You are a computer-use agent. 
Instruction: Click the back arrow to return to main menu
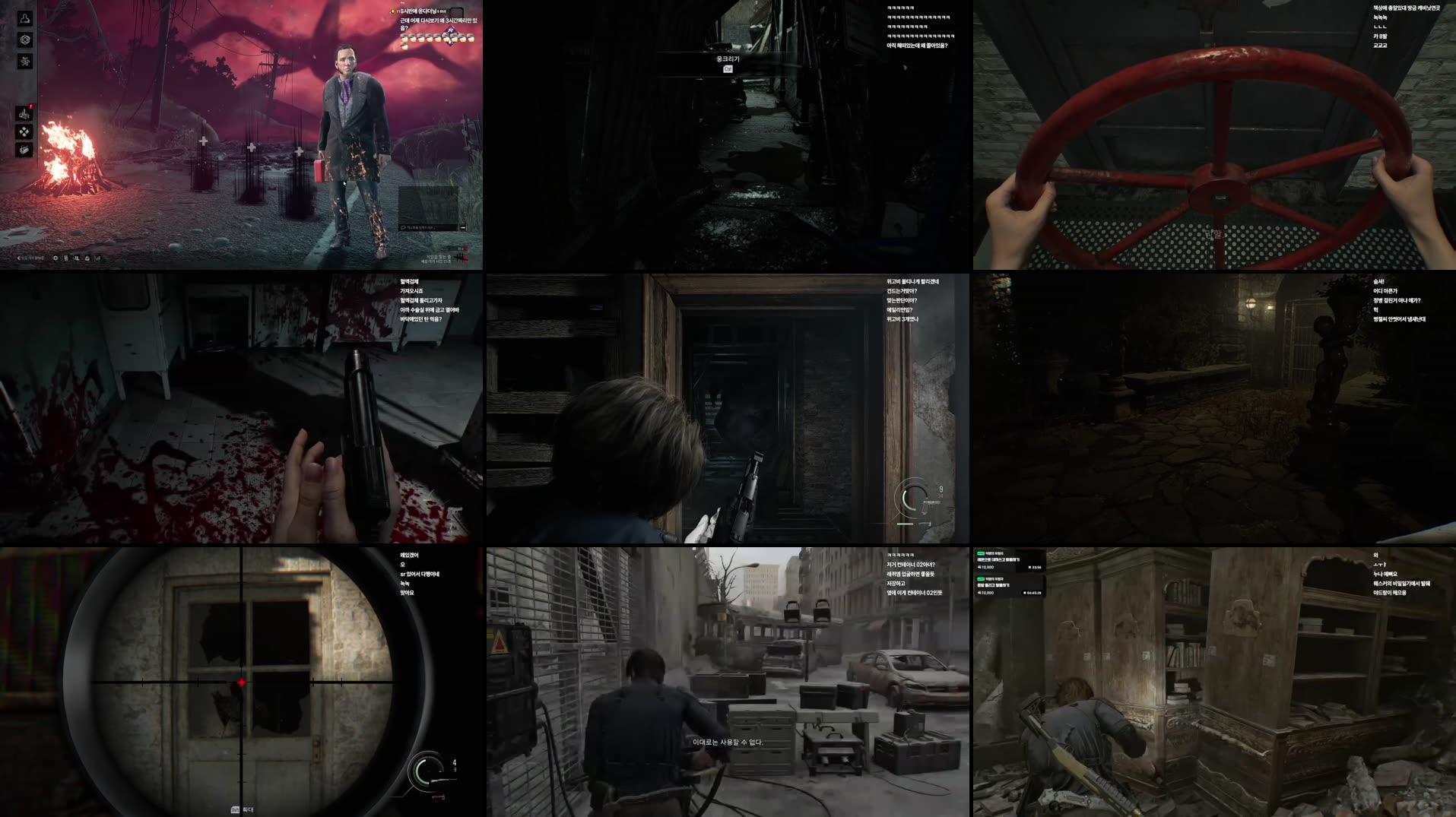click(x=19, y=258)
